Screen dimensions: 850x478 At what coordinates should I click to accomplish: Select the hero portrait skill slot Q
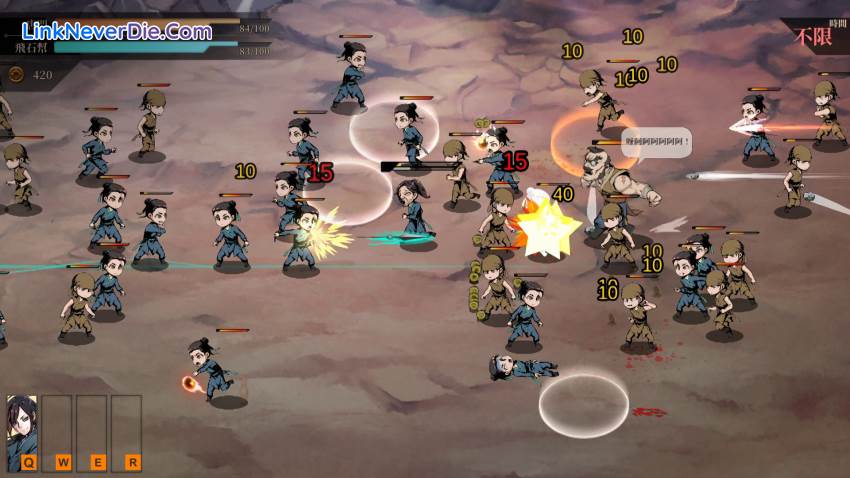[23, 431]
